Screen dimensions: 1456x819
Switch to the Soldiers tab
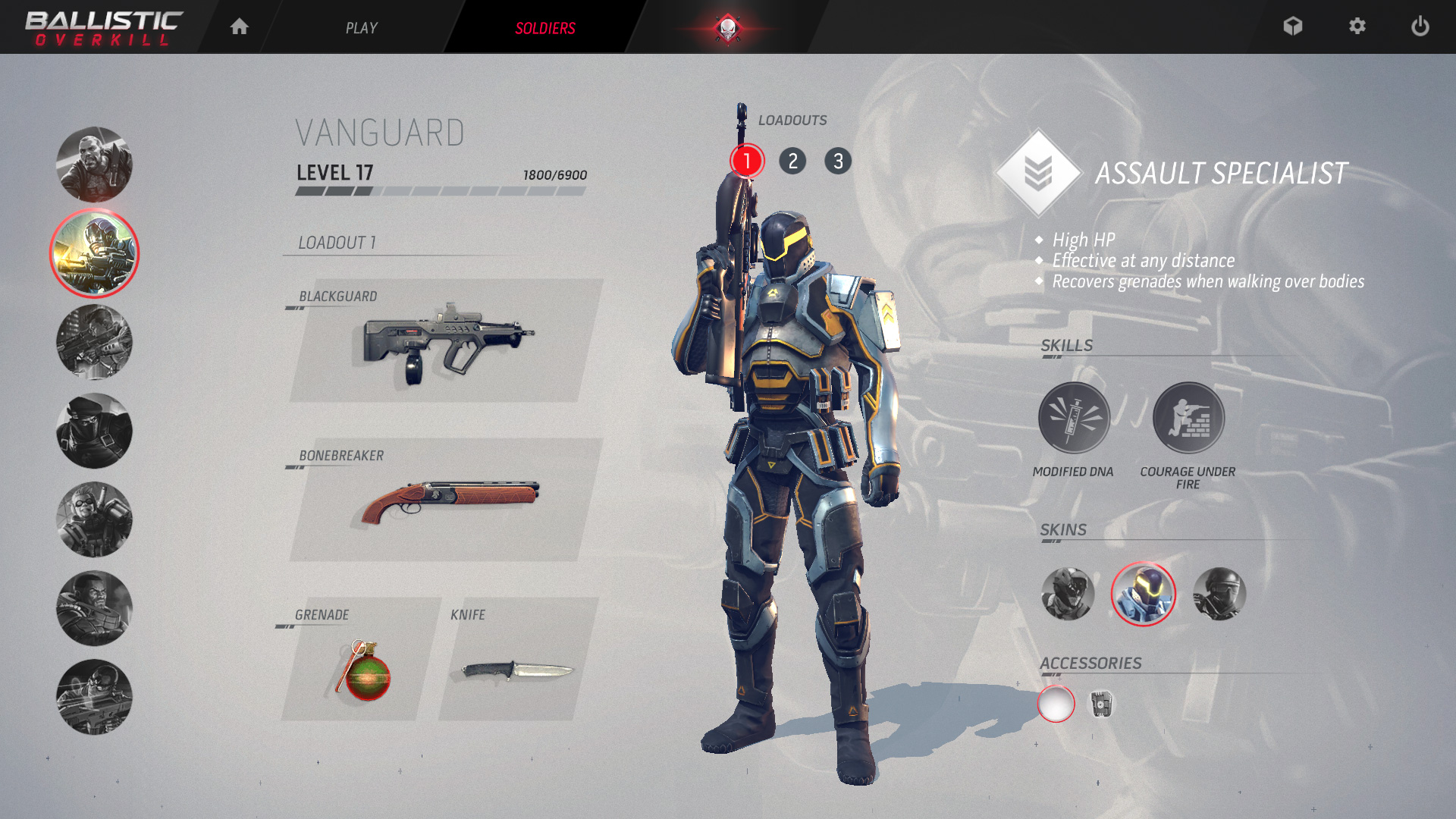pyautogui.click(x=544, y=28)
